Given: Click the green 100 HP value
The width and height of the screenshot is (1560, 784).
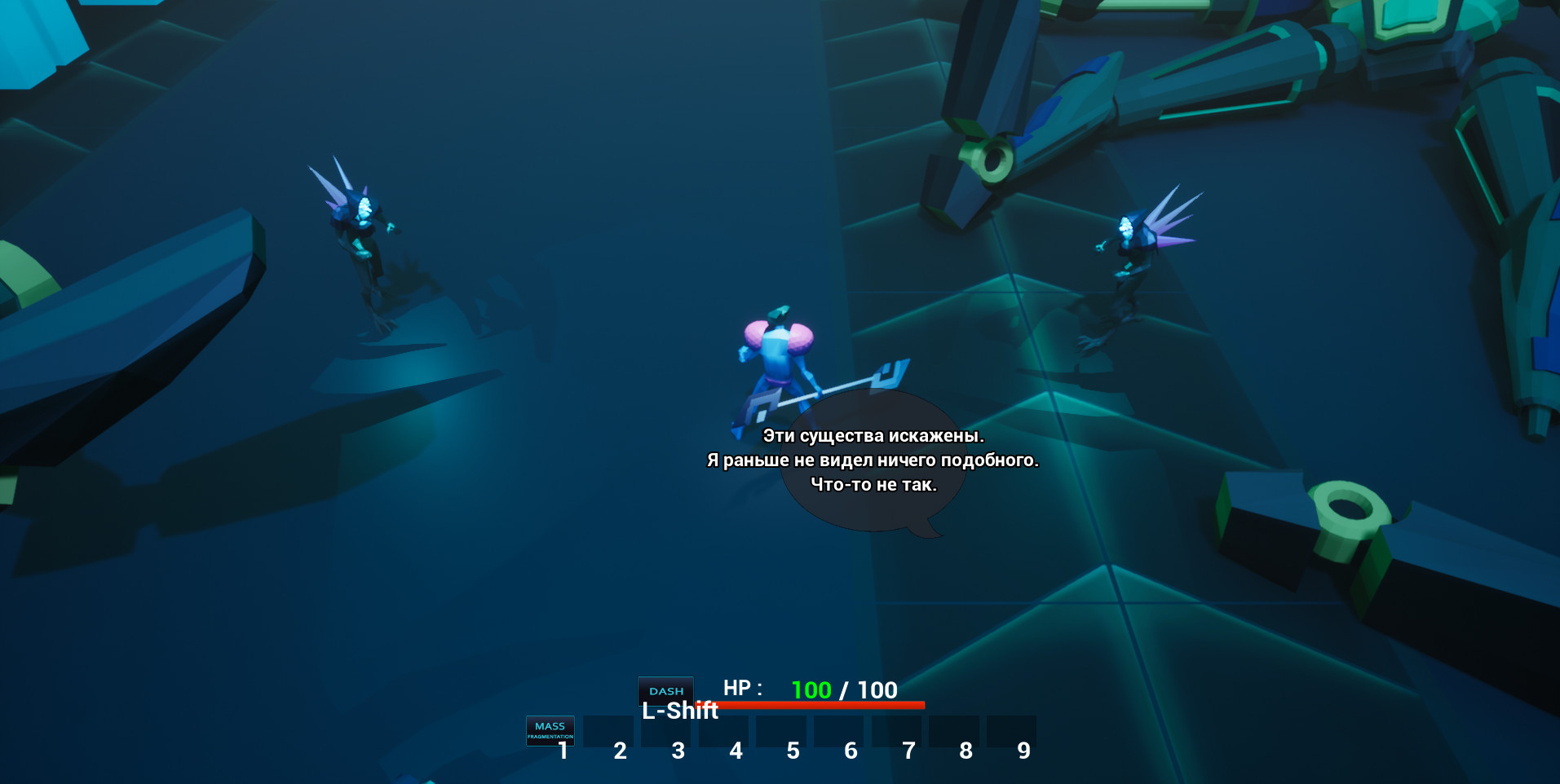Looking at the screenshot, I should [811, 689].
